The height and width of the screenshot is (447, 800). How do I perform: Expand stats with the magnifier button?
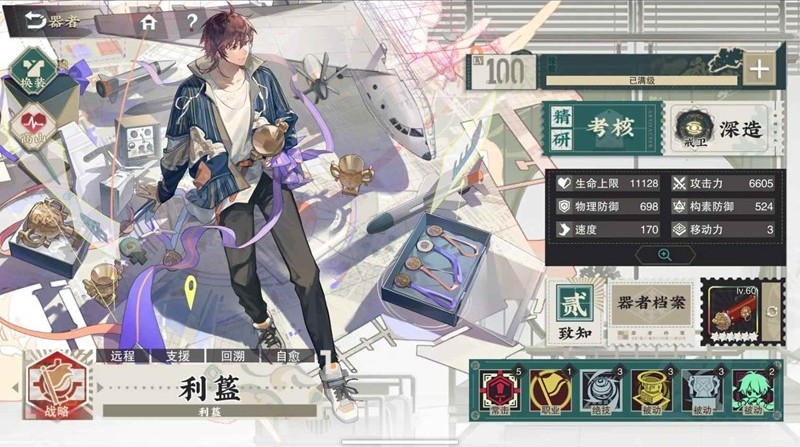pyautogui.click(x=663, y=255)
